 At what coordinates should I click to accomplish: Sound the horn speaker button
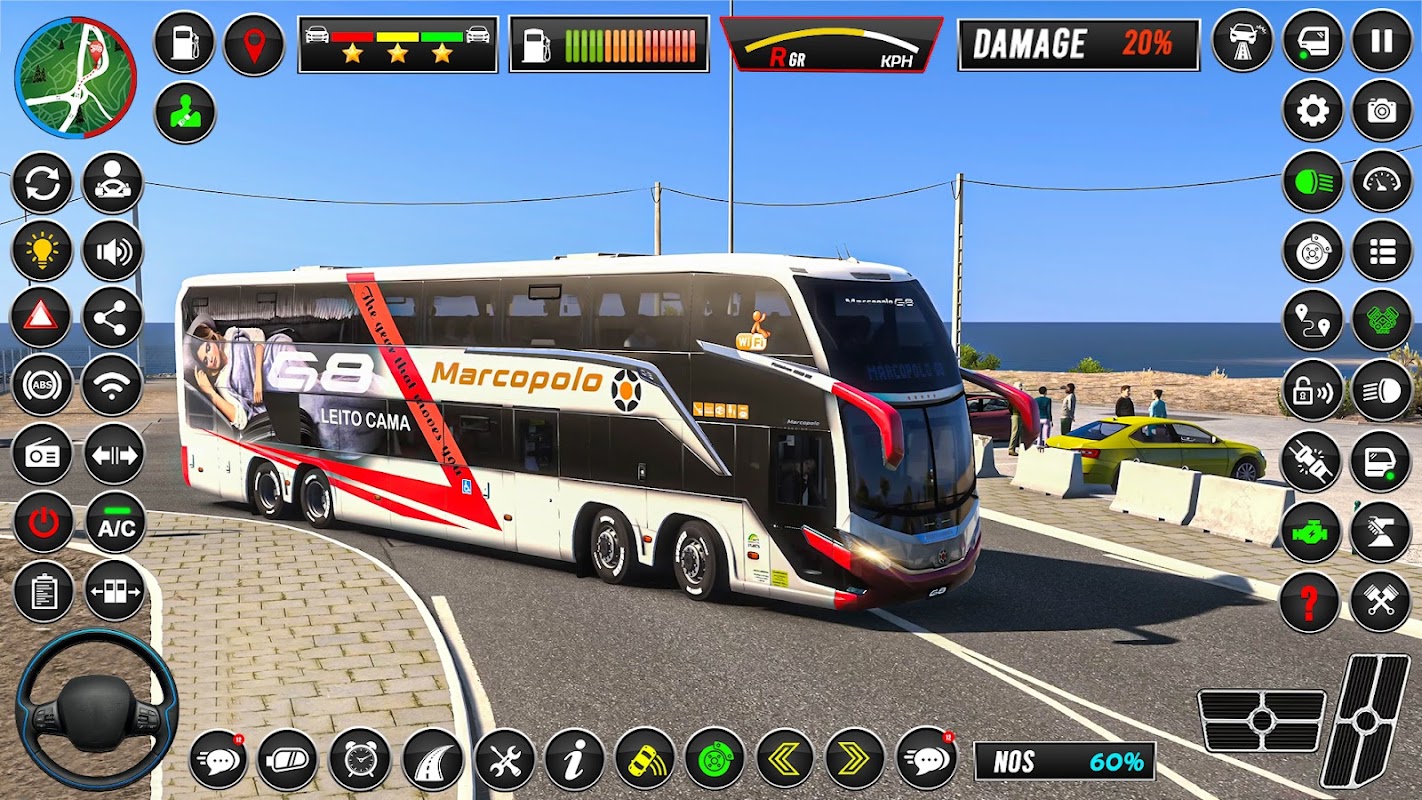point(112,250)
